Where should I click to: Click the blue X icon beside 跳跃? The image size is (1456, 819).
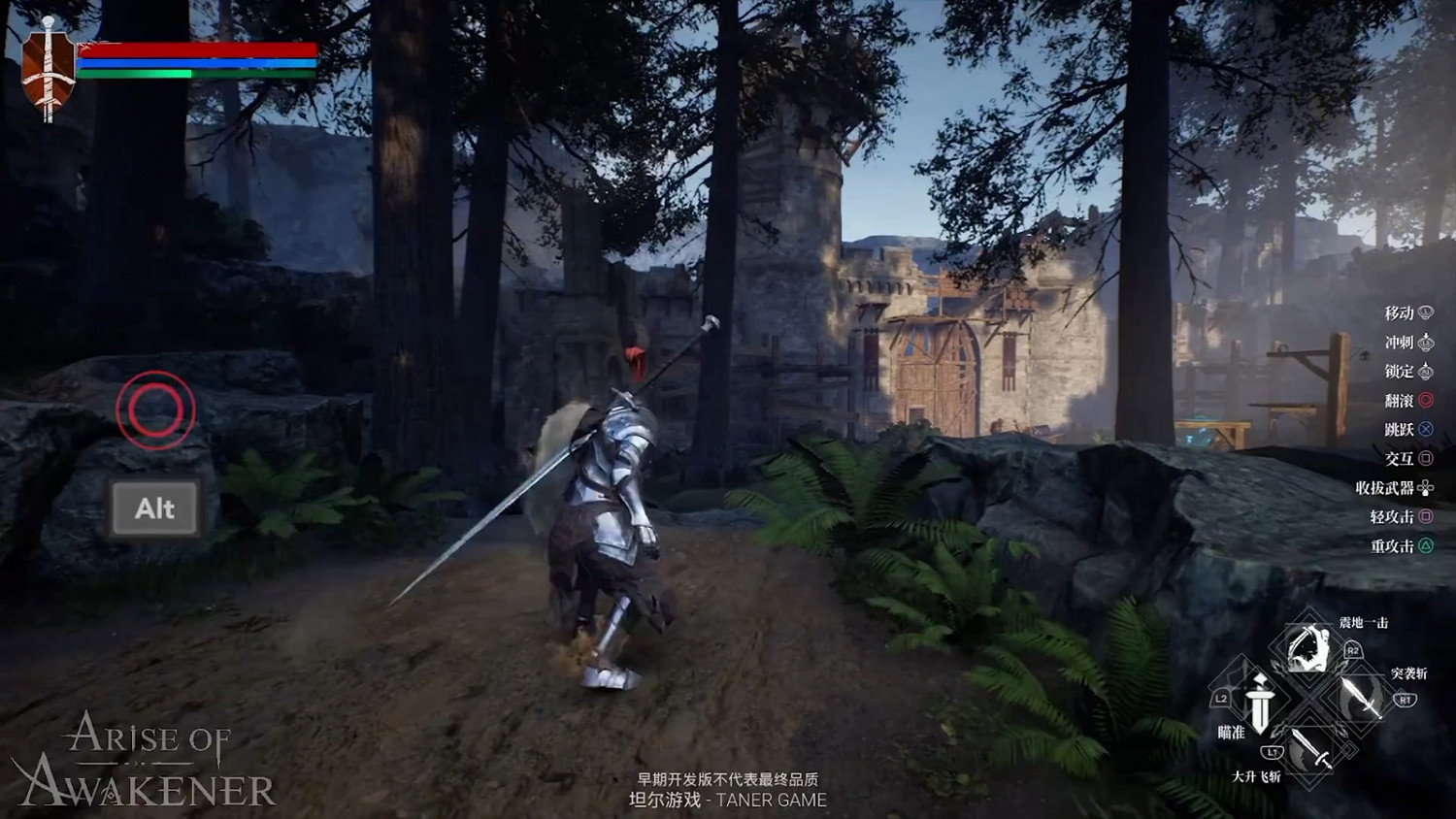1427,428
